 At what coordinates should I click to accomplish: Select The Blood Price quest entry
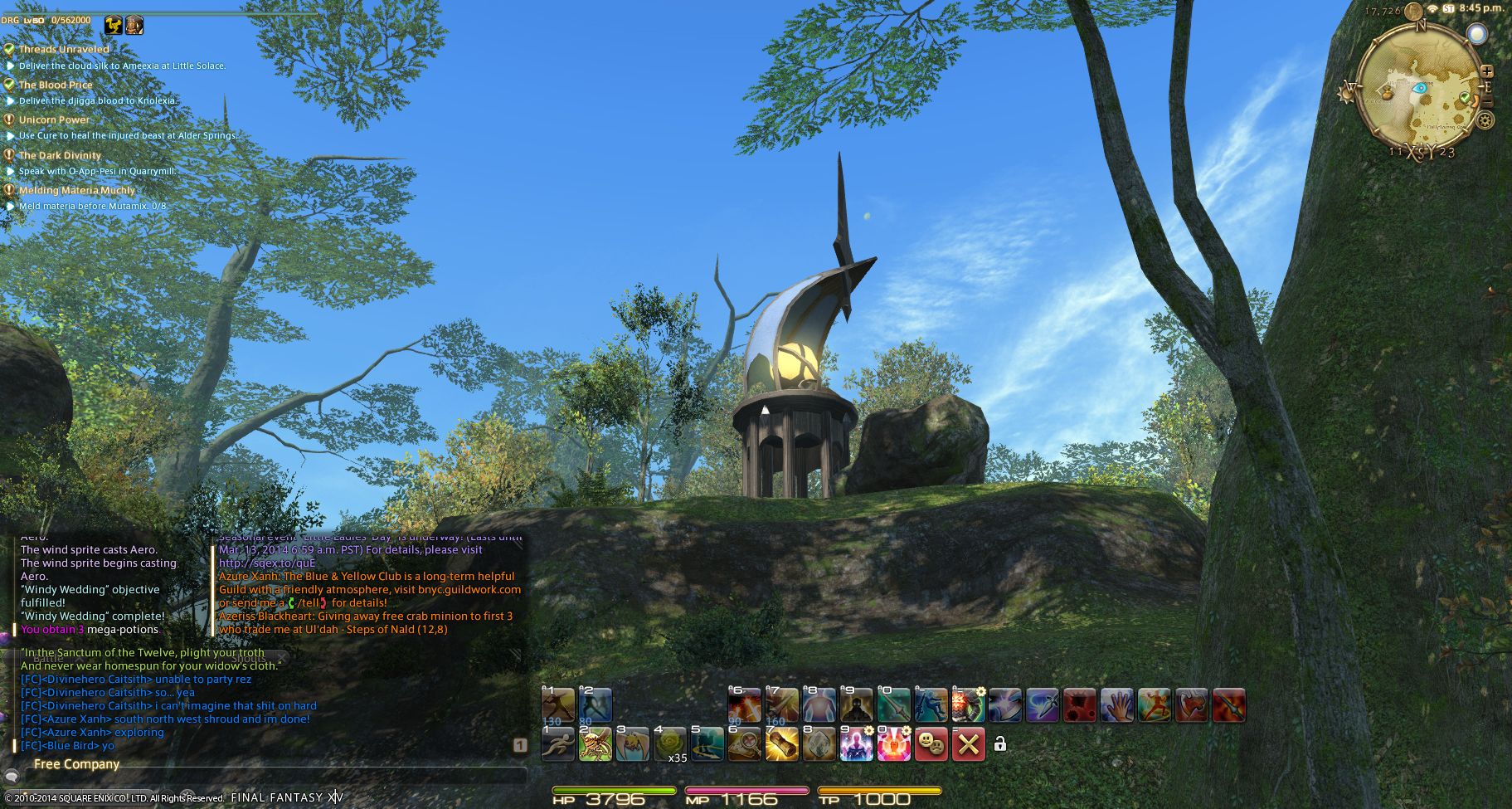tap(56, 85)
